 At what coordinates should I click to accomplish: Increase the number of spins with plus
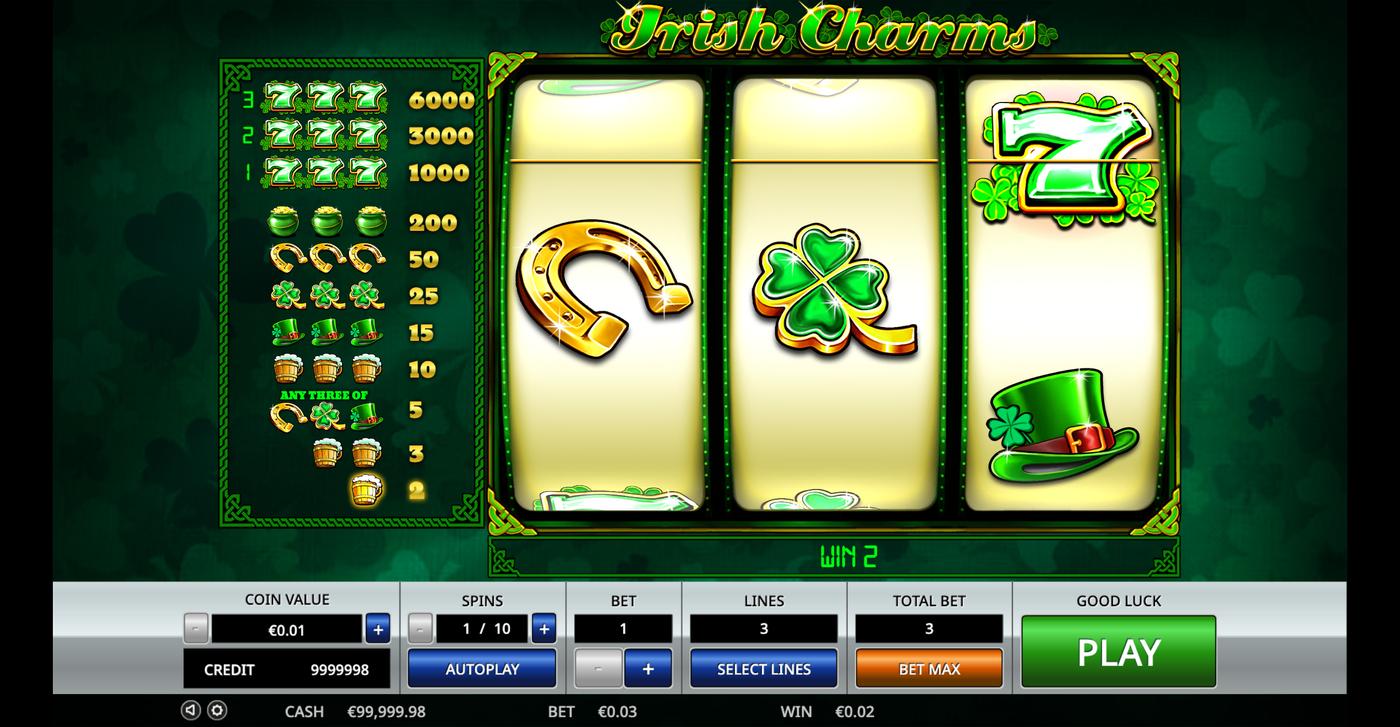coord(543,629)
